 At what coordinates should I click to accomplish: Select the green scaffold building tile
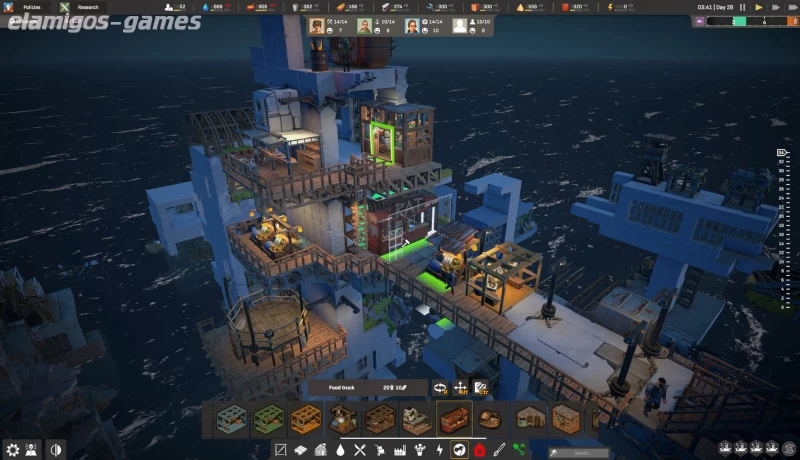[267, 418]
